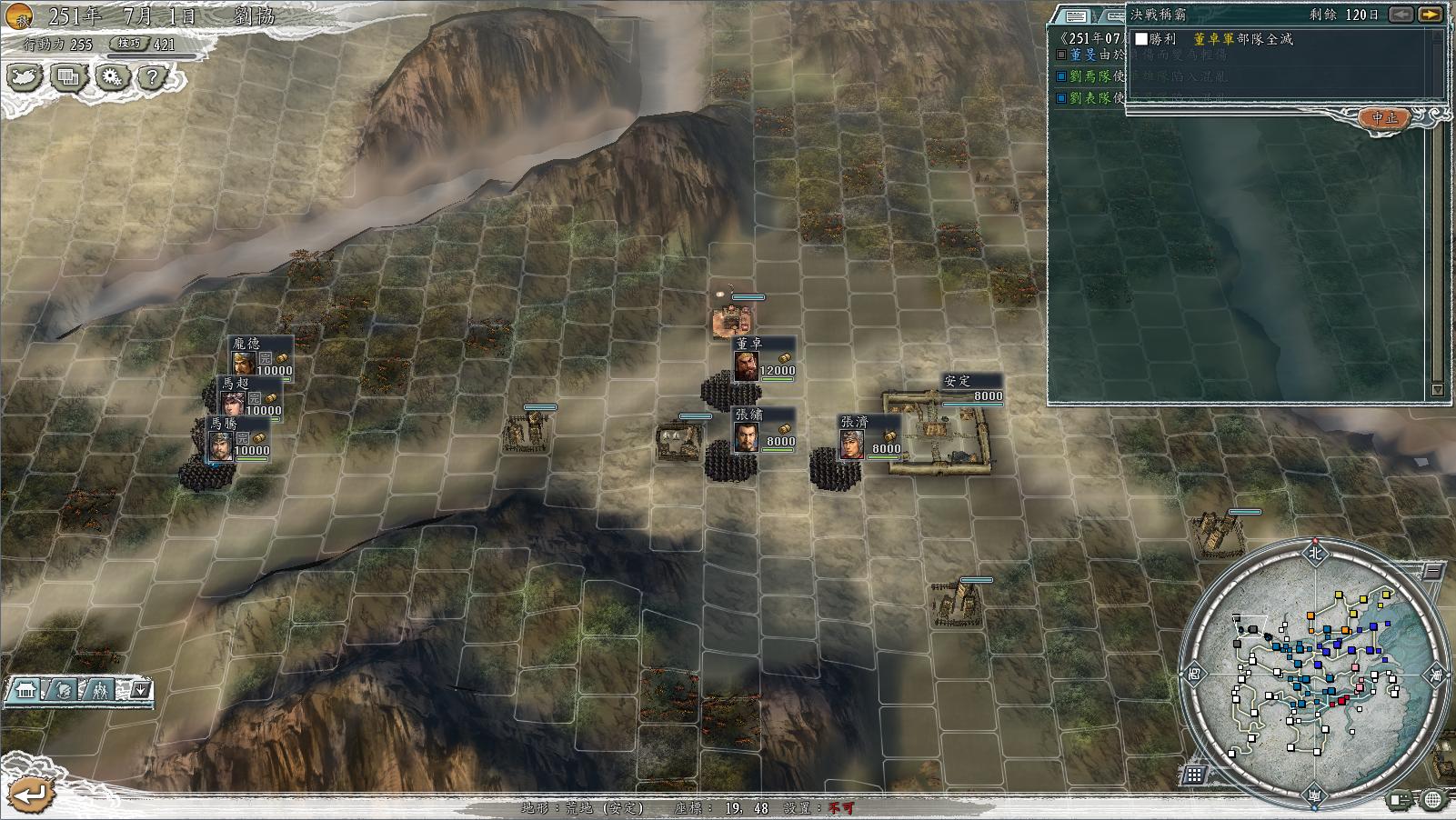Minimize the minimap with the dash button
Screen dimensions: 1456x820
(1431, 571)
